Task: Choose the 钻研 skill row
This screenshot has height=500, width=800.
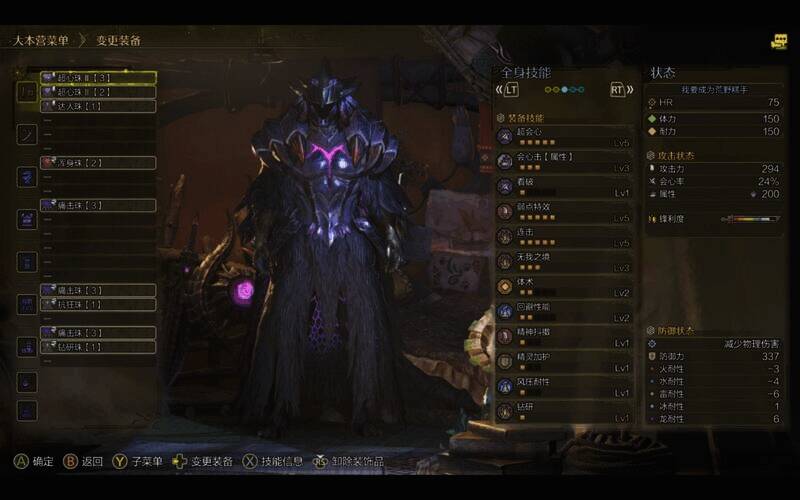Action: pyautogui.click(x=565, y=411)
